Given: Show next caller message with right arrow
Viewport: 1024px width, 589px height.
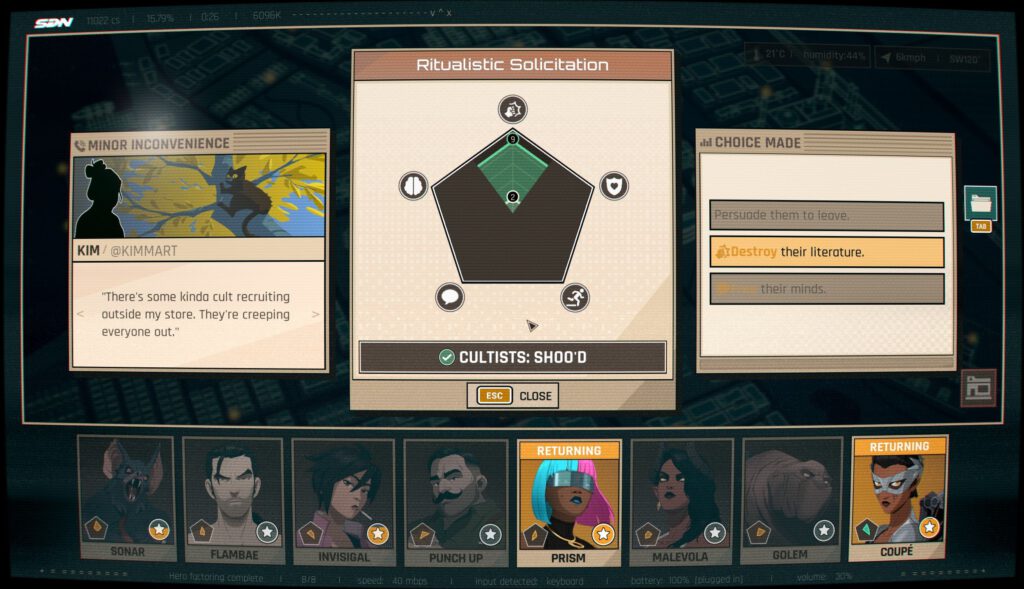Looking at the screenshot, I should [316, 314].
